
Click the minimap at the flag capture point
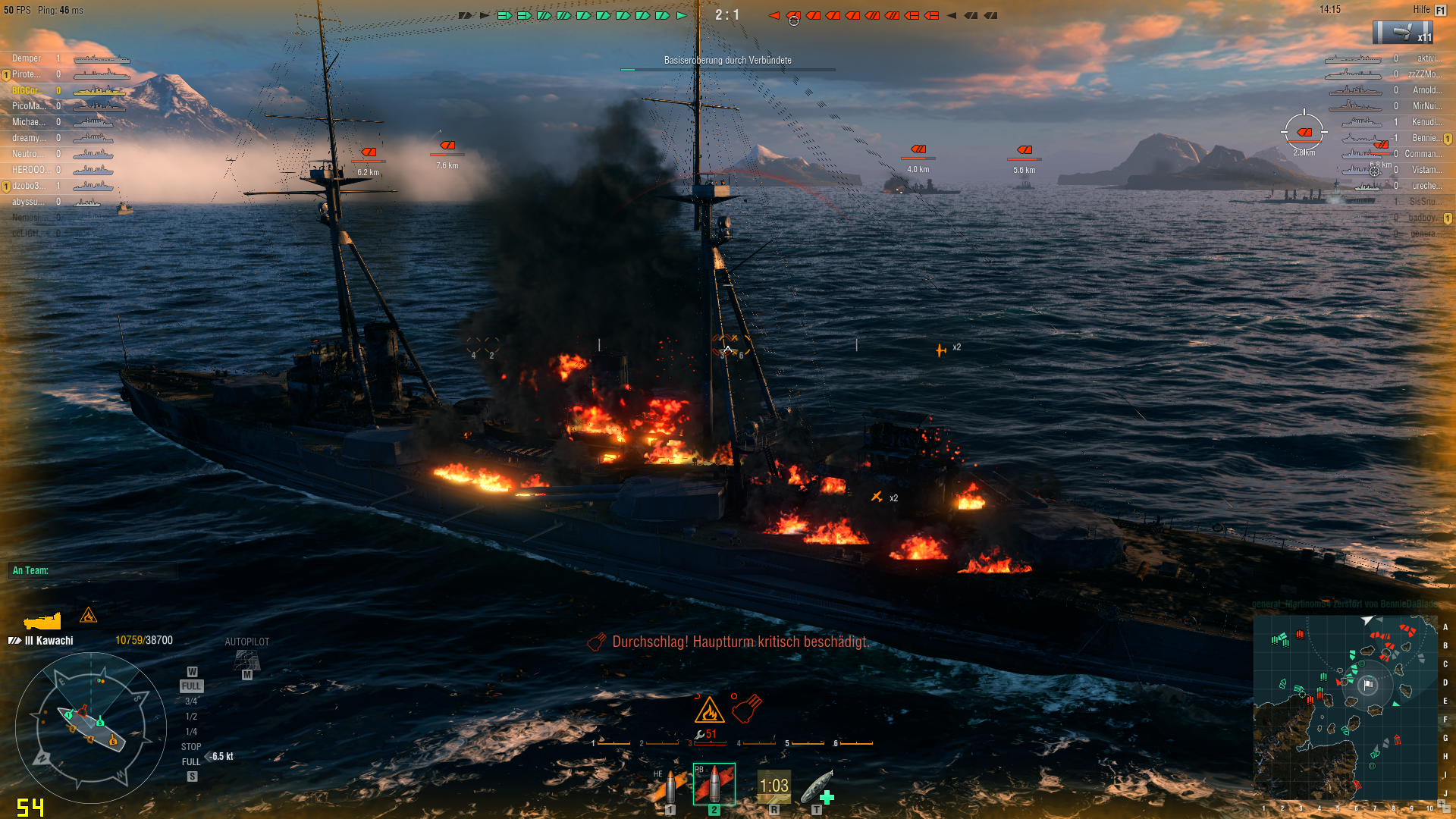click(x=1368, y=685)
